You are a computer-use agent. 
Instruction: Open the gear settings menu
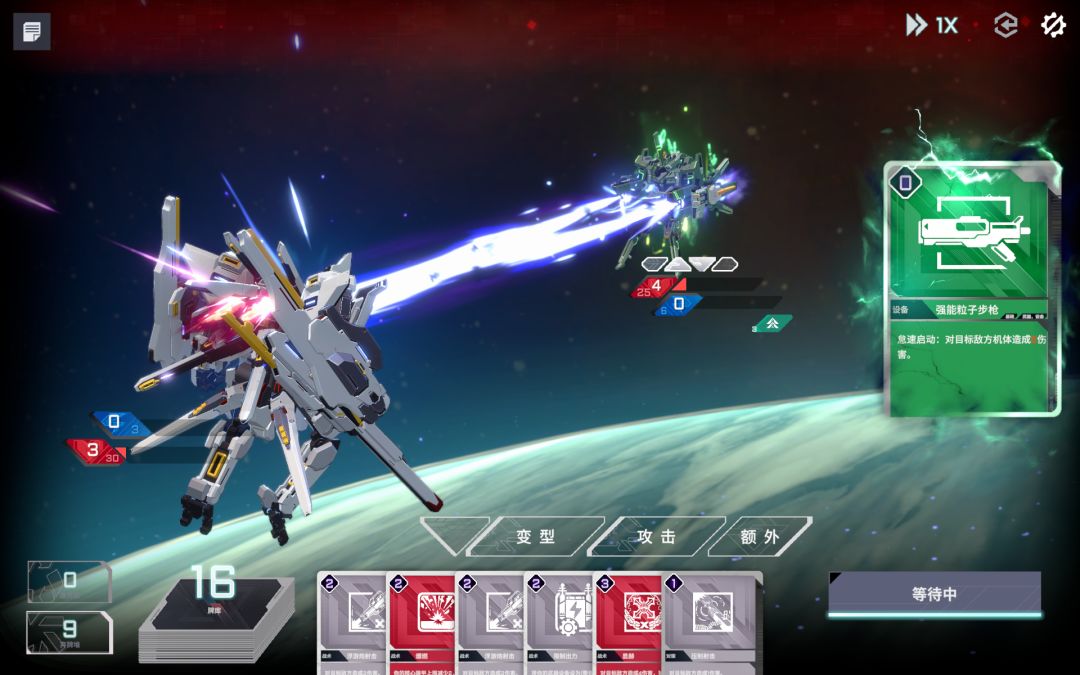pyautogui.click(x=1053, y=26)
